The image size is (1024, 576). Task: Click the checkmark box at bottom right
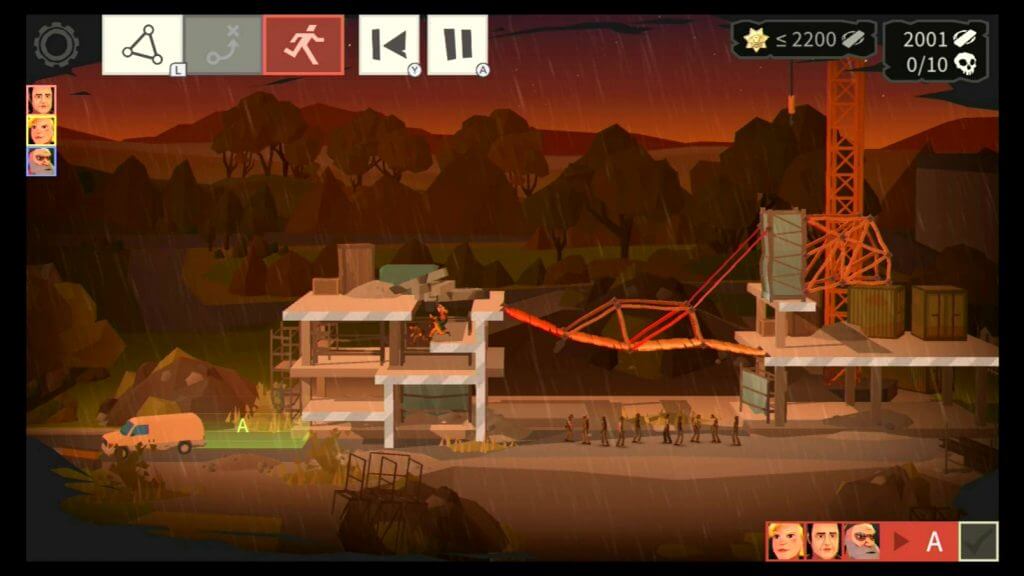point(978,541)
